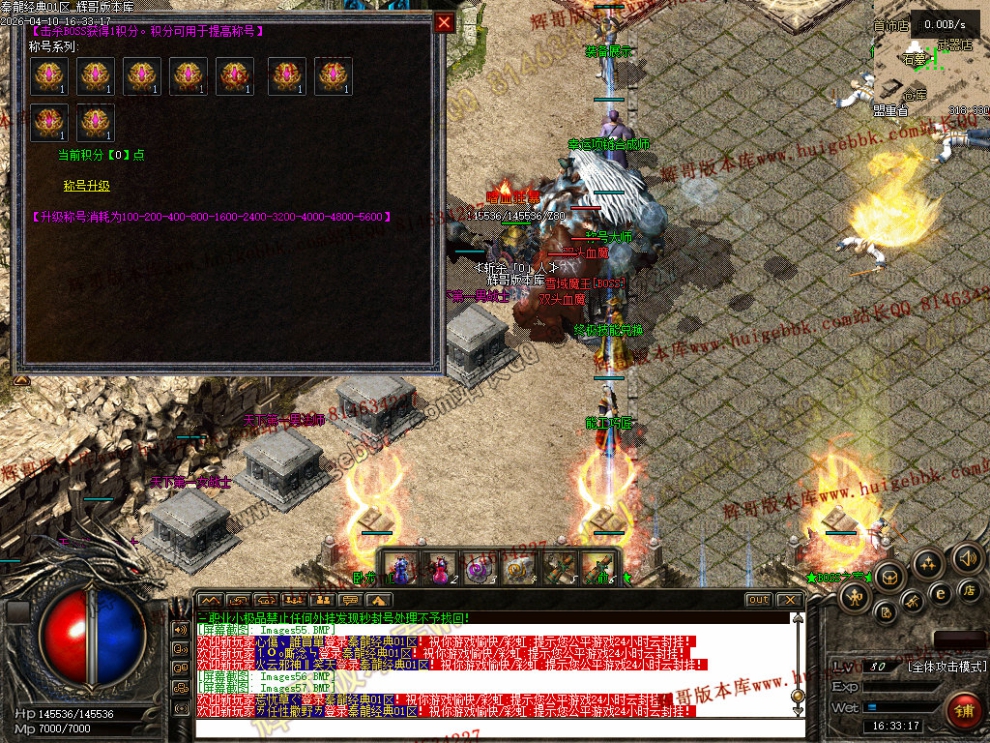Toggle the 全体攻击模式 attack mode label
Image resolution: width=990 pixels, height=743 pixels.
coord(947,666)
